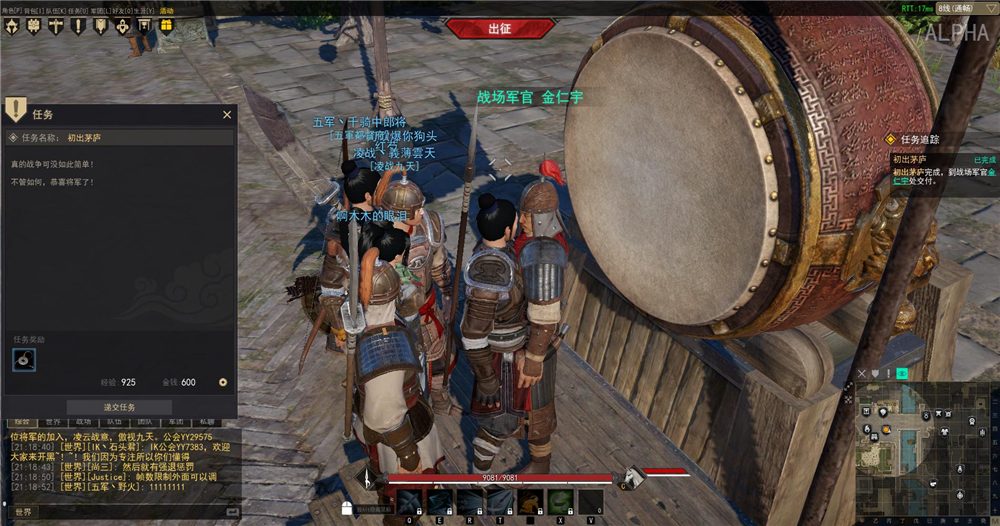The width and height of the screenshot is (1000, 526).
Task: Switch to the 战场 chat tab
Action: pos(83,423)
